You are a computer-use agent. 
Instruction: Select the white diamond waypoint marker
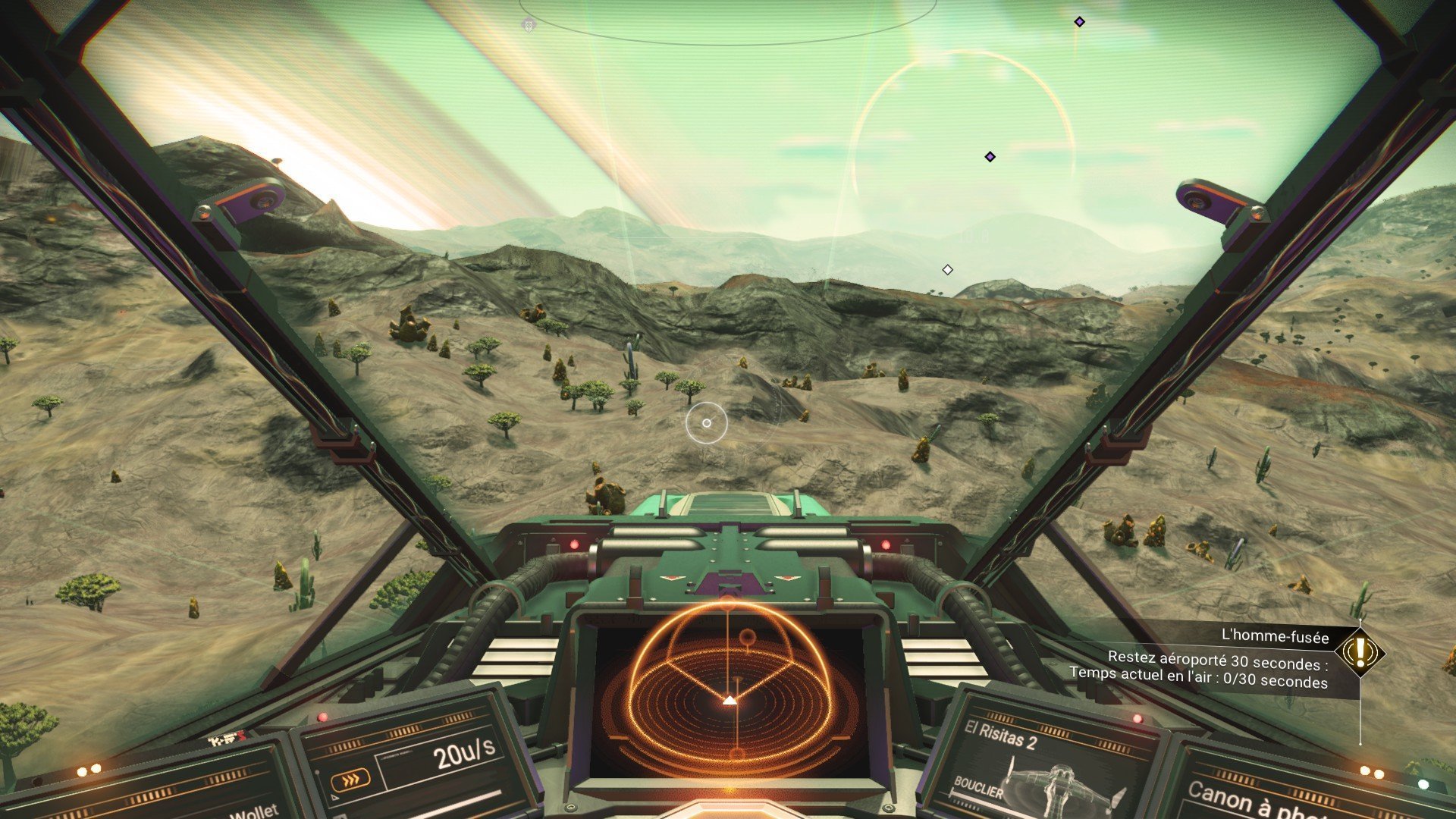tap(947, 270)
